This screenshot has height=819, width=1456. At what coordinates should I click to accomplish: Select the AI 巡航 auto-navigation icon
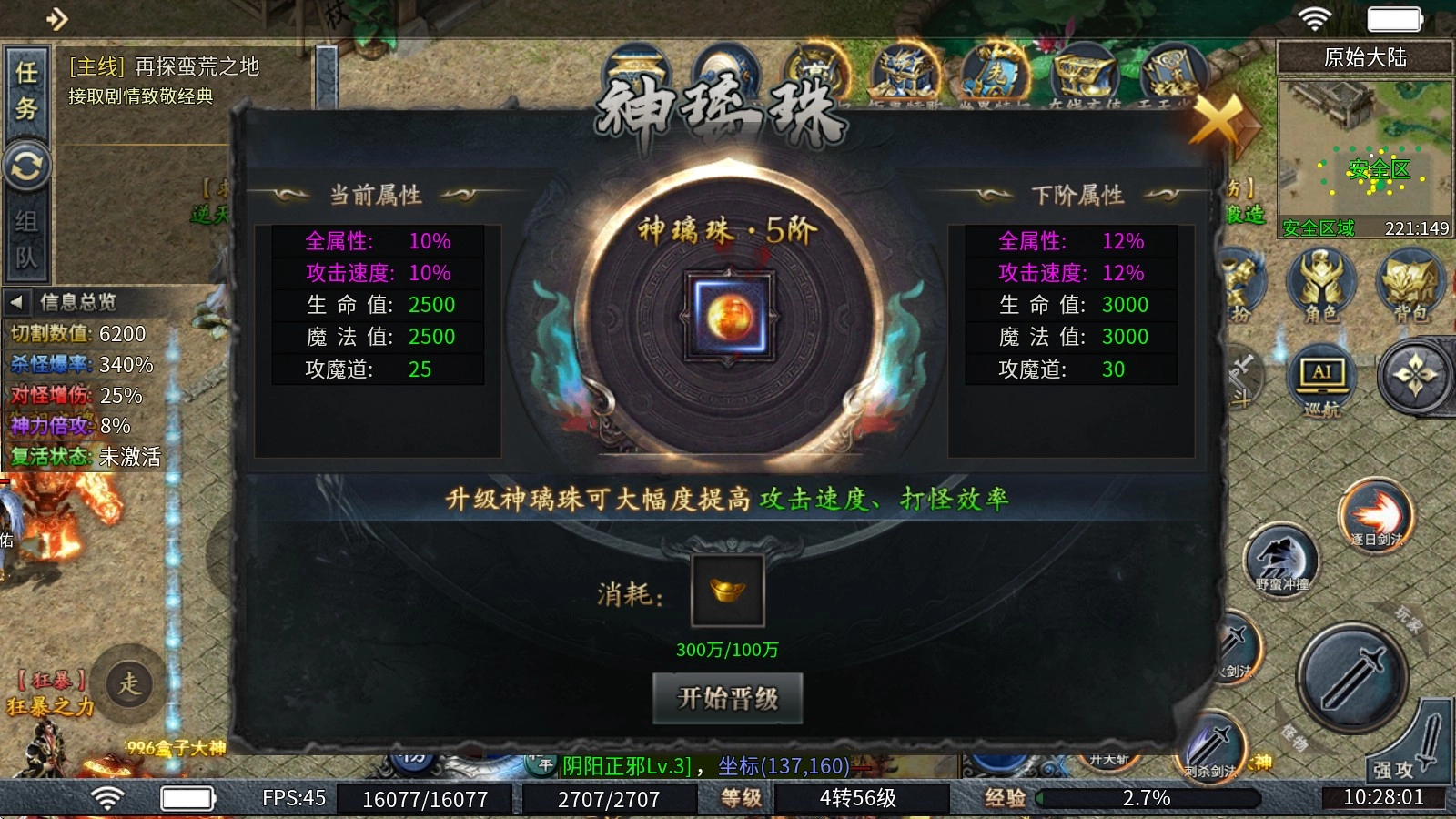[1320, 376]
